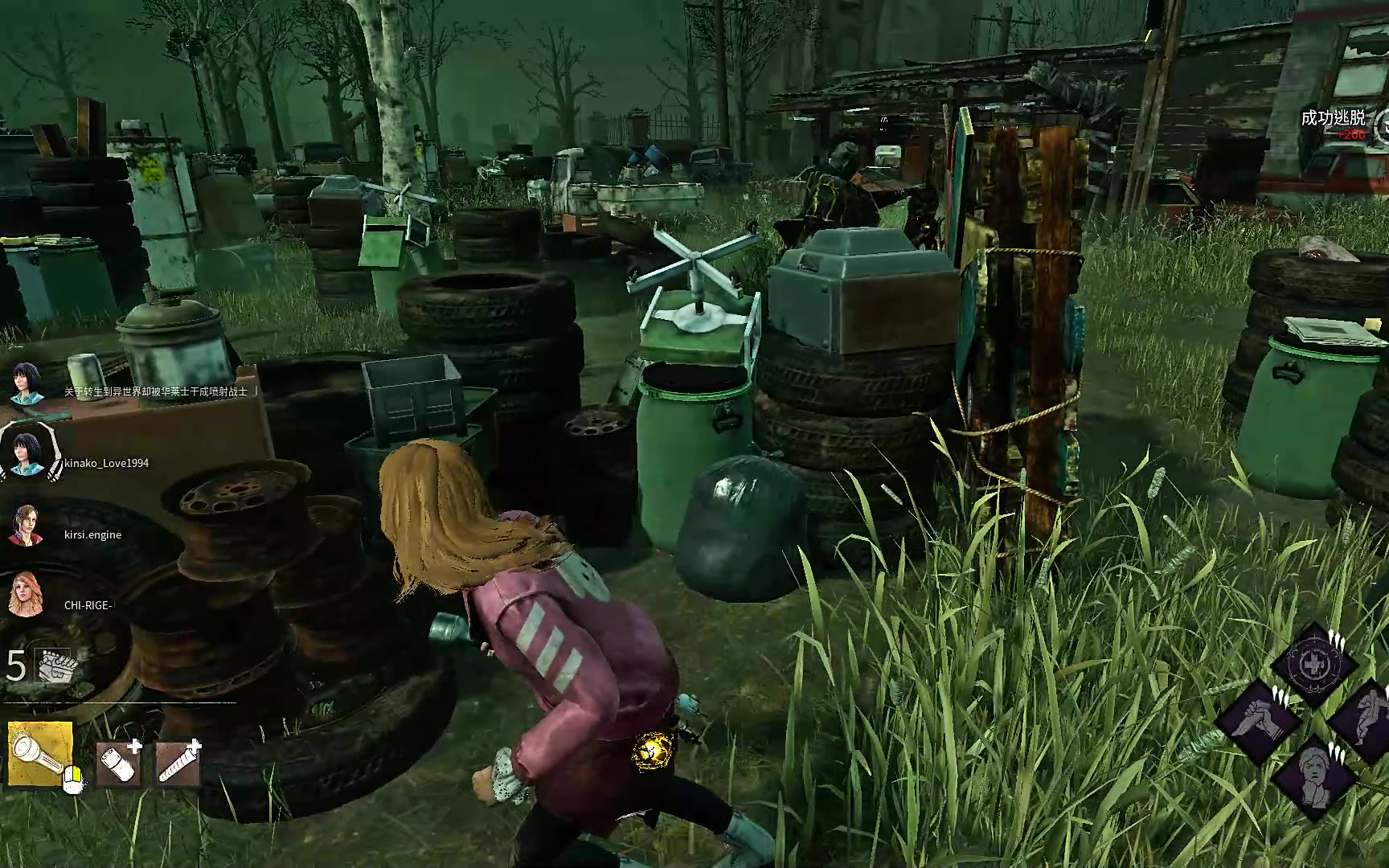Select the kirsi.engine player row
The width and height of the screenshot is (1389, 868).
(x=92, y=534)
